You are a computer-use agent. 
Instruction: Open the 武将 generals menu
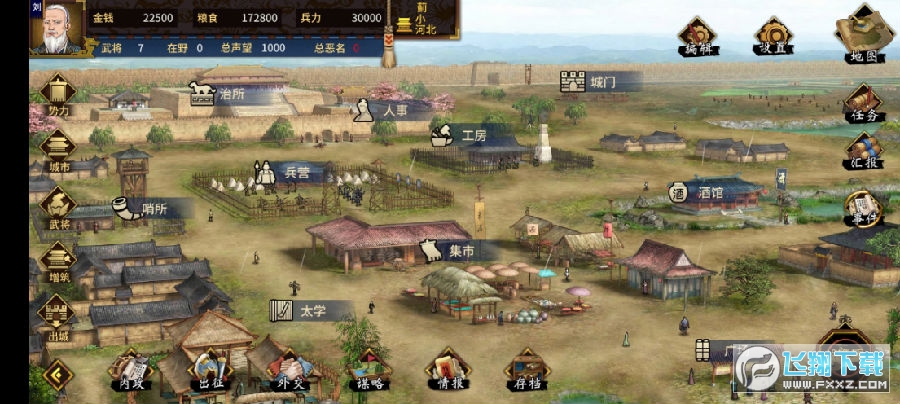coord(57,206)
